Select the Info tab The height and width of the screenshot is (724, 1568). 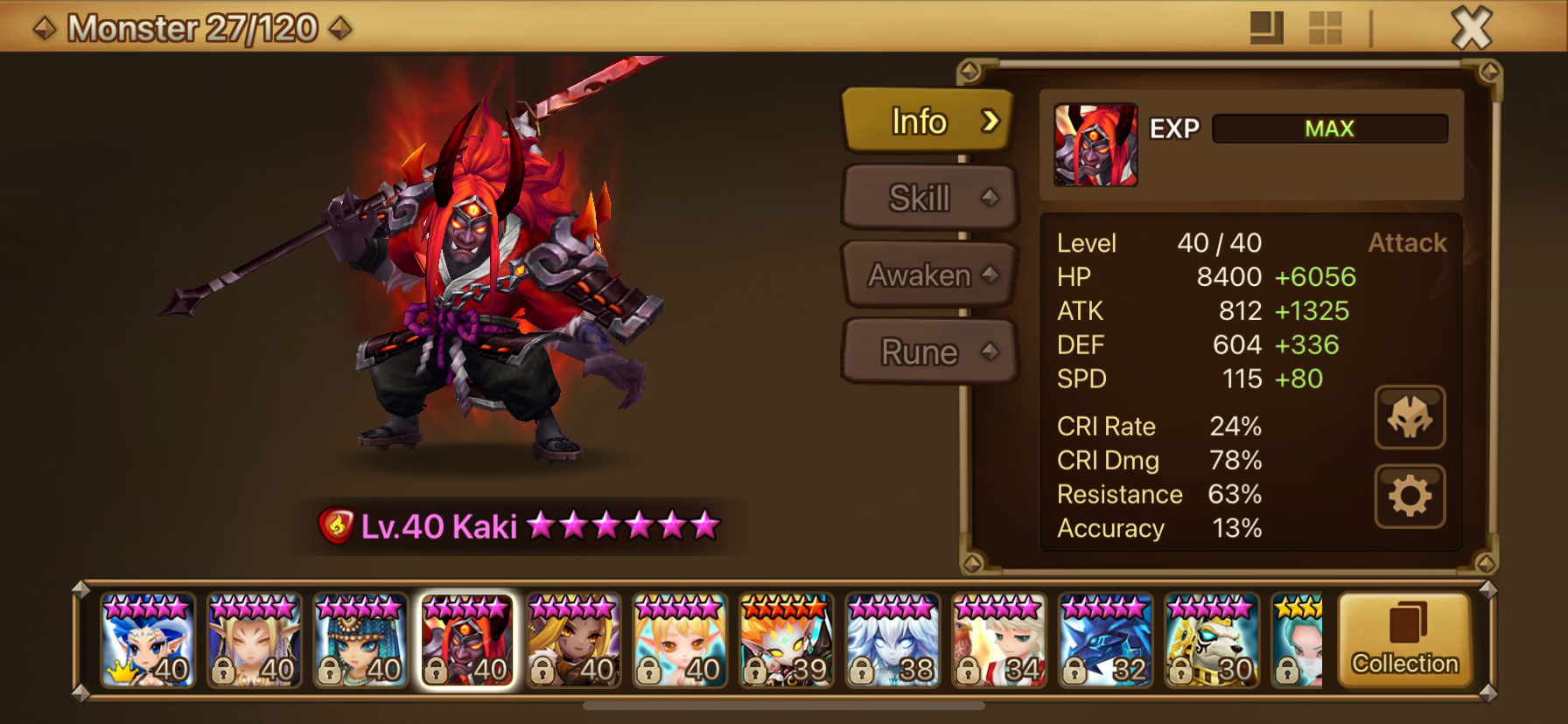927,122
